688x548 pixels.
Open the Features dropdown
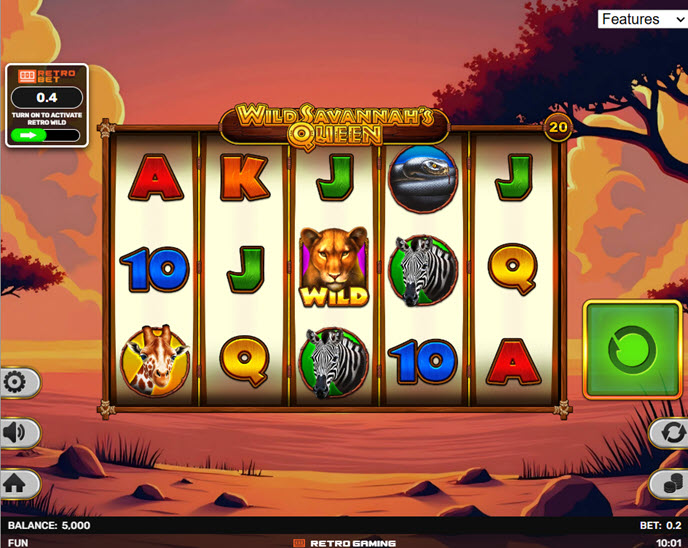642,19
